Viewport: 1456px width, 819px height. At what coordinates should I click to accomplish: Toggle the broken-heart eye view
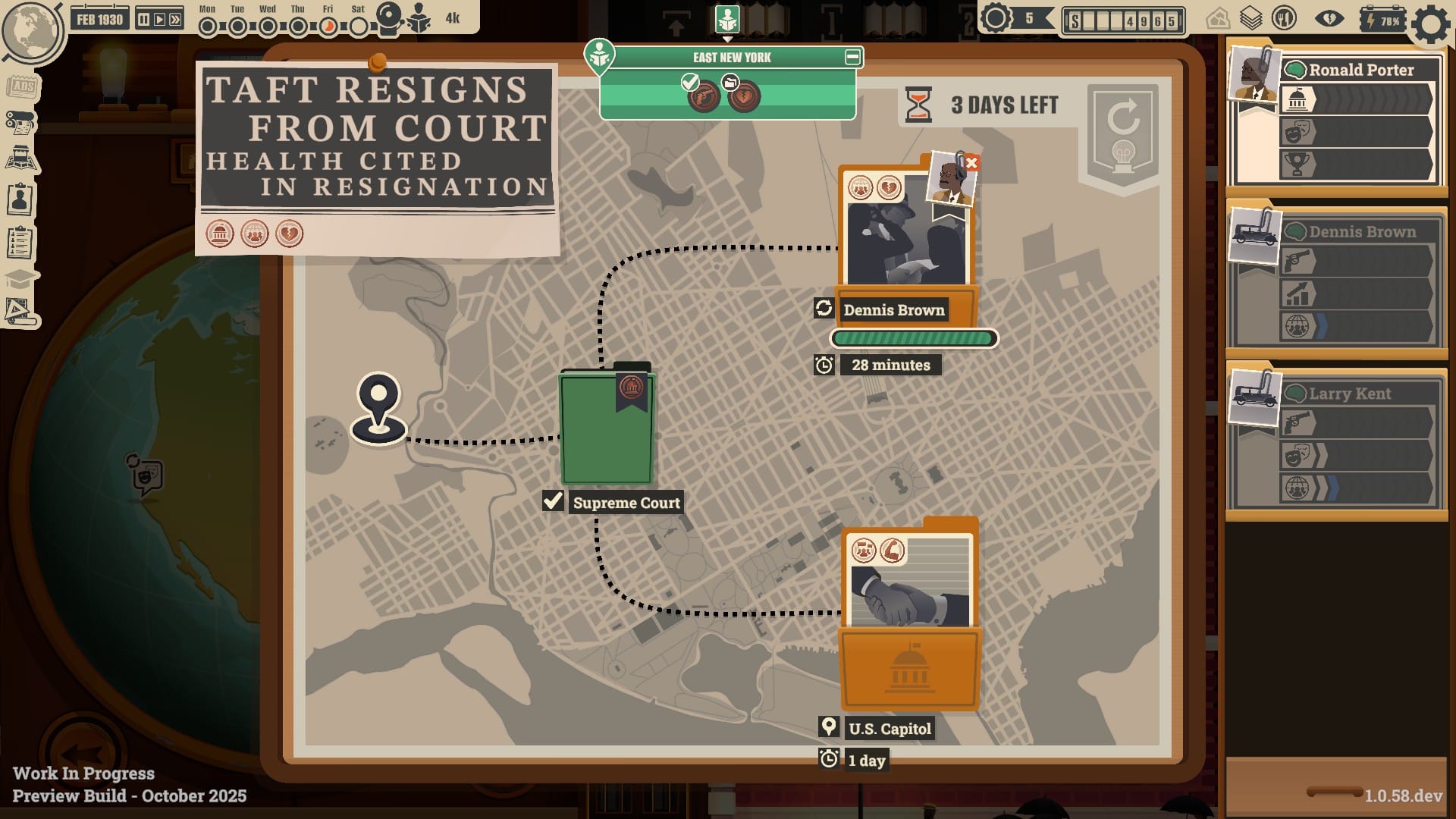[1329, 20]
